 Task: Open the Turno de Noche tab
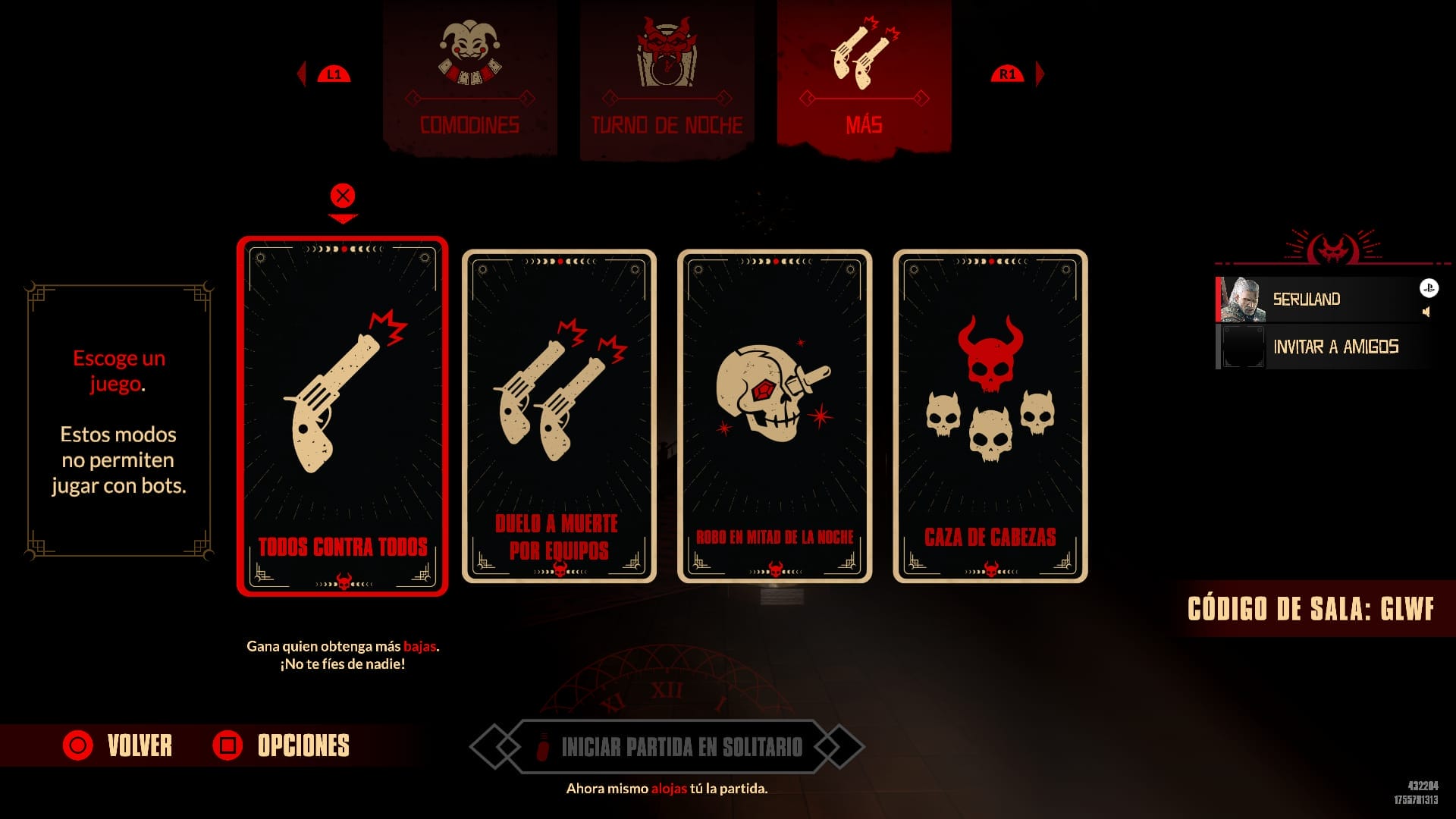[x=666, y=125]
